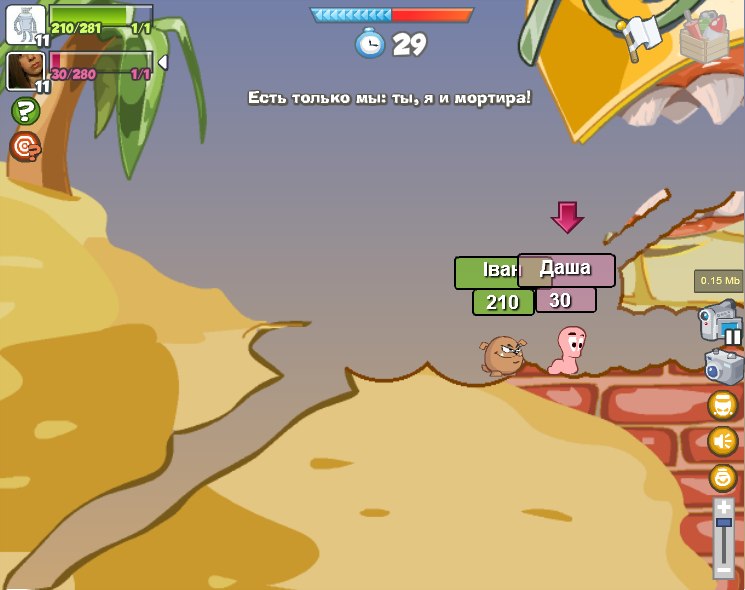Select the robot player avatar

click(25, 24)
